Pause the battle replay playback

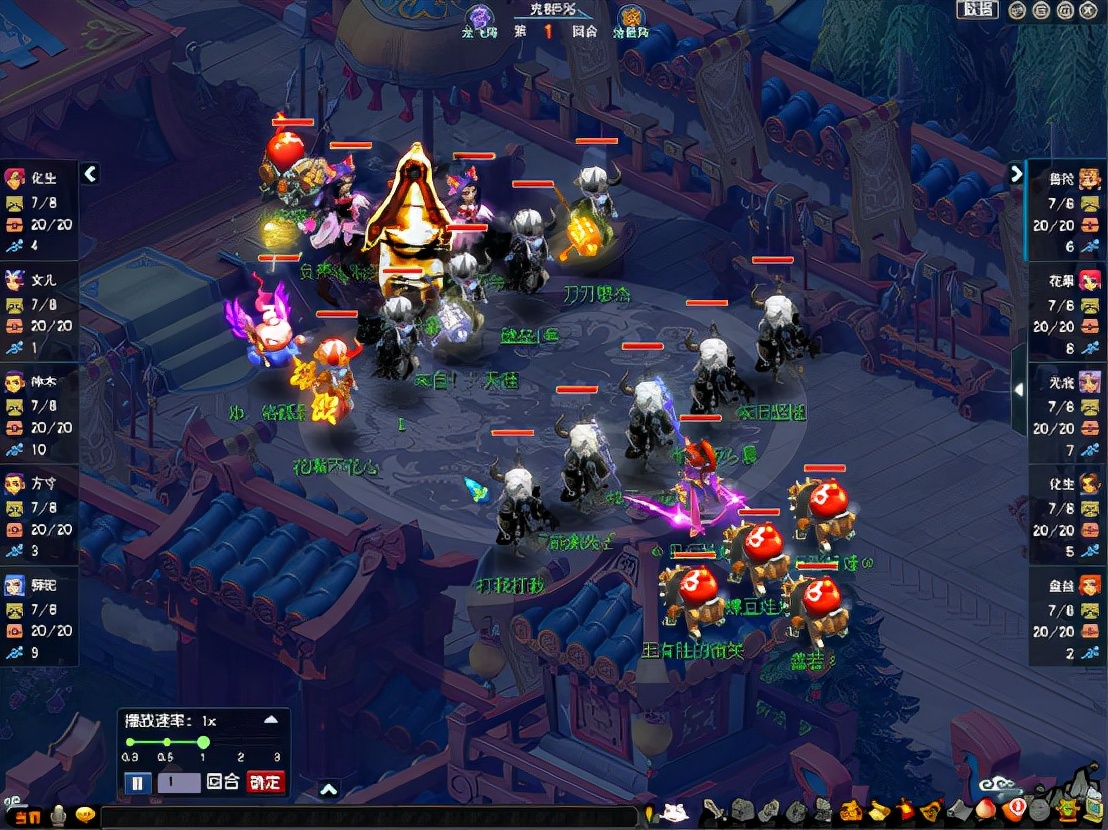click(x=138, y=782)
